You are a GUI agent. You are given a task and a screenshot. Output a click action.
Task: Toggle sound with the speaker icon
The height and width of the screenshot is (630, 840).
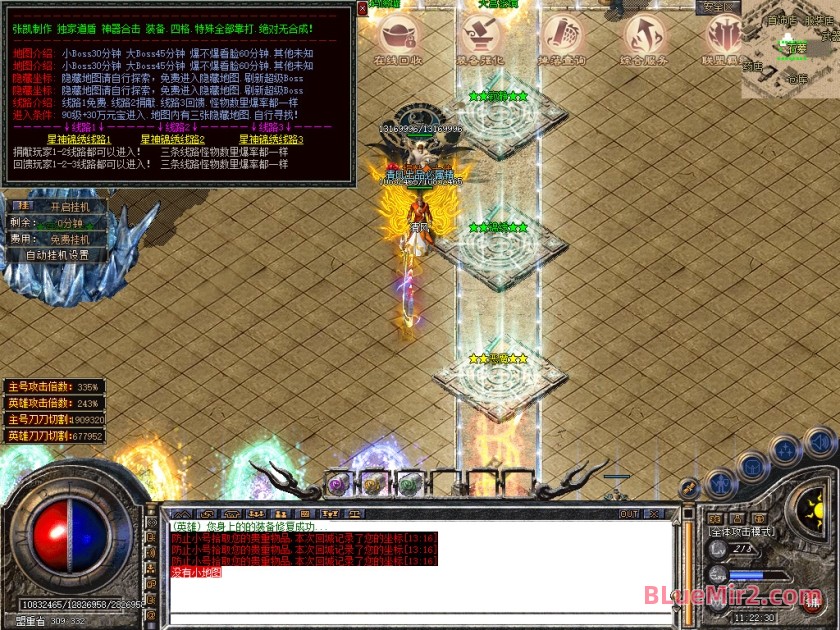(819, 441)
